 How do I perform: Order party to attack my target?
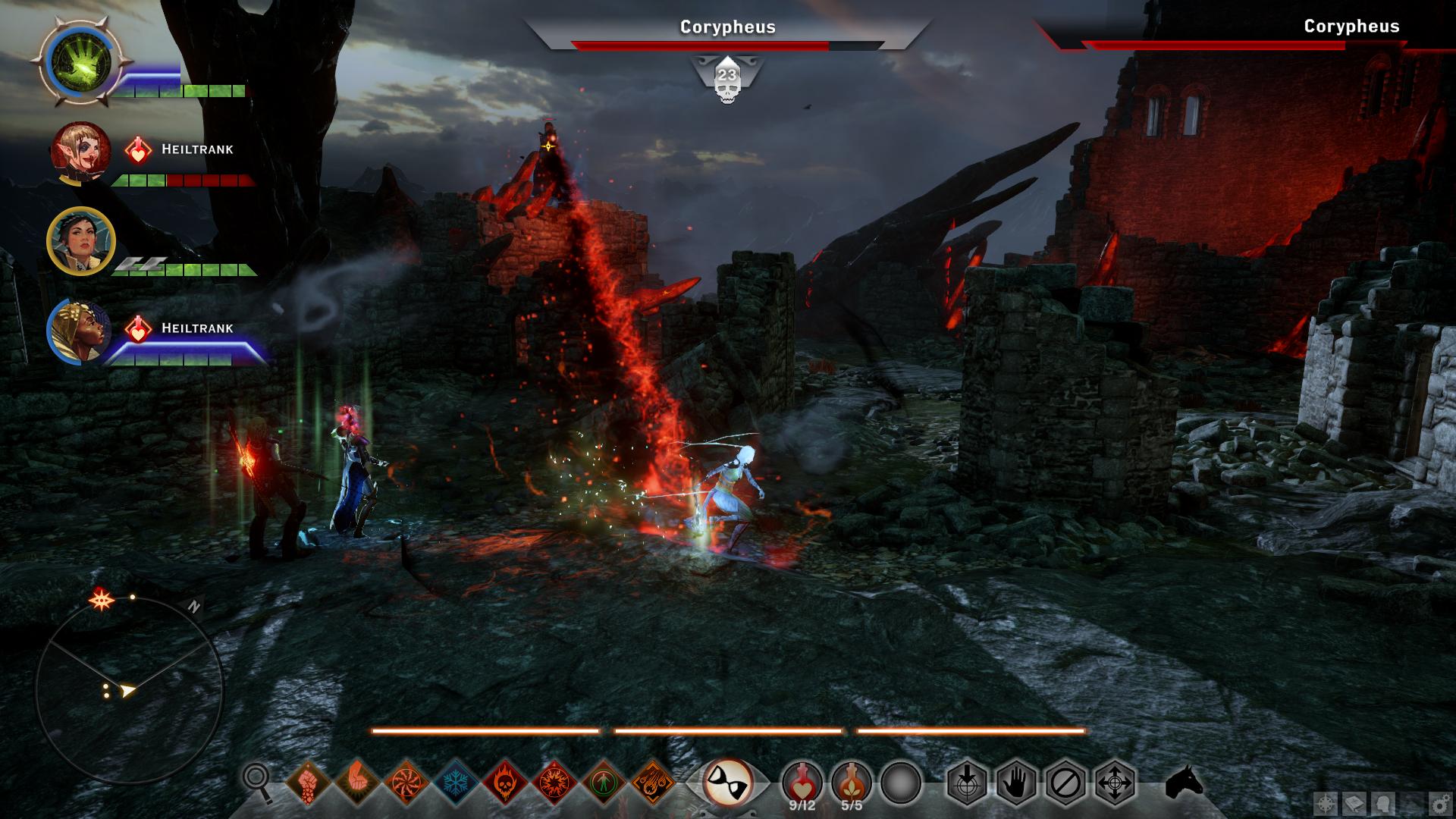tap(966, 782)
